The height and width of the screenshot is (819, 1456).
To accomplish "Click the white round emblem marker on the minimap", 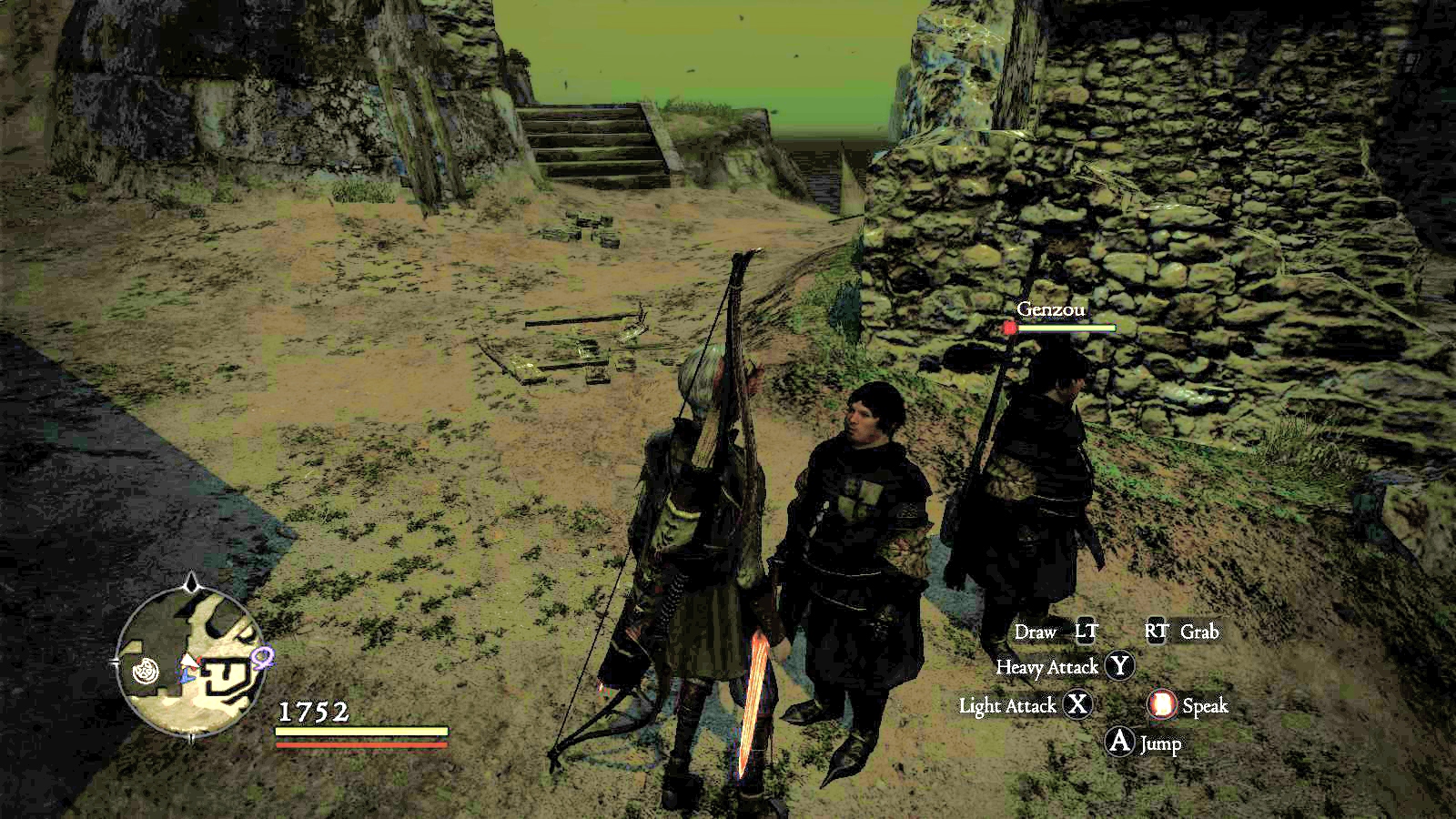I will click(146, 672).
